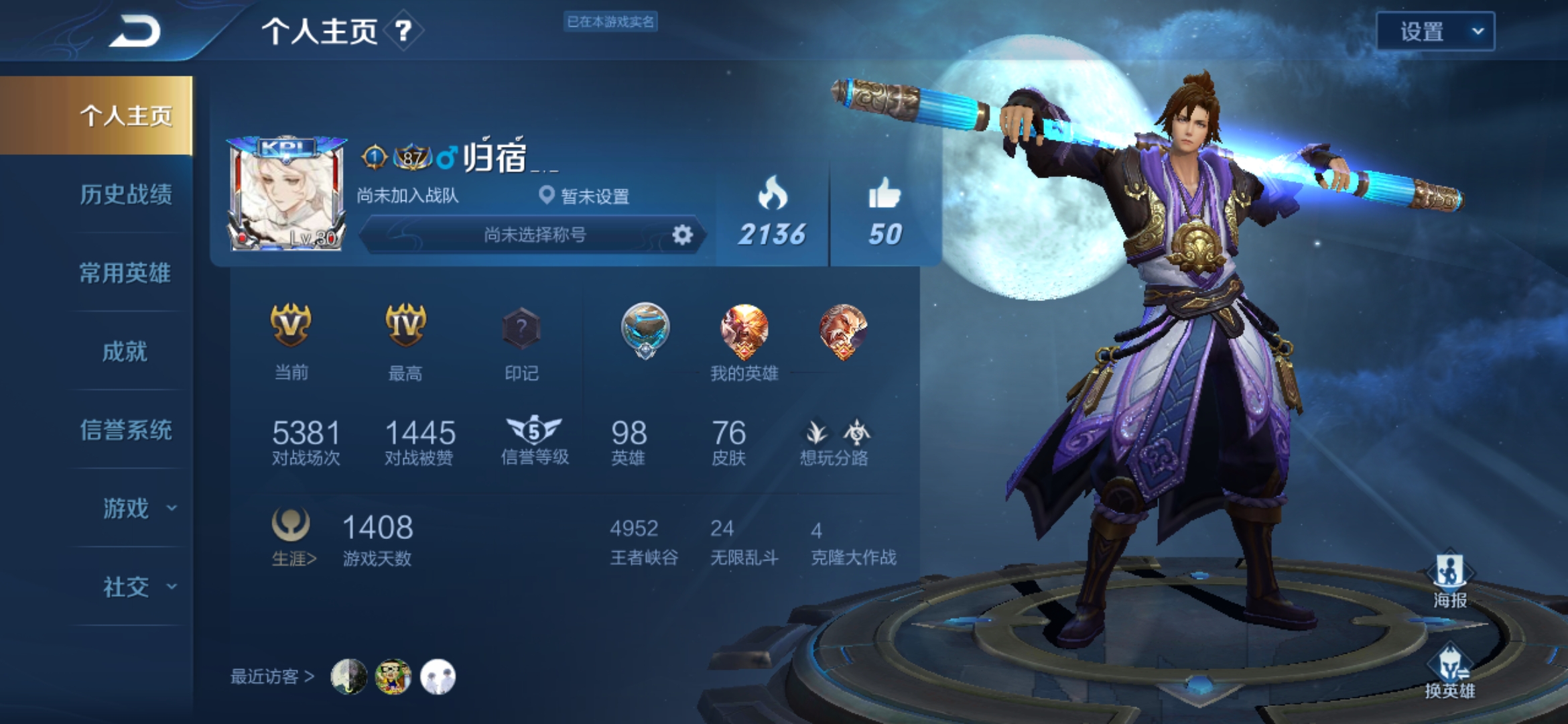Image resolution: width=1568 pixels, height=724 pixels.
Task: Click the player avatar portrait
Action: point(287,194)
